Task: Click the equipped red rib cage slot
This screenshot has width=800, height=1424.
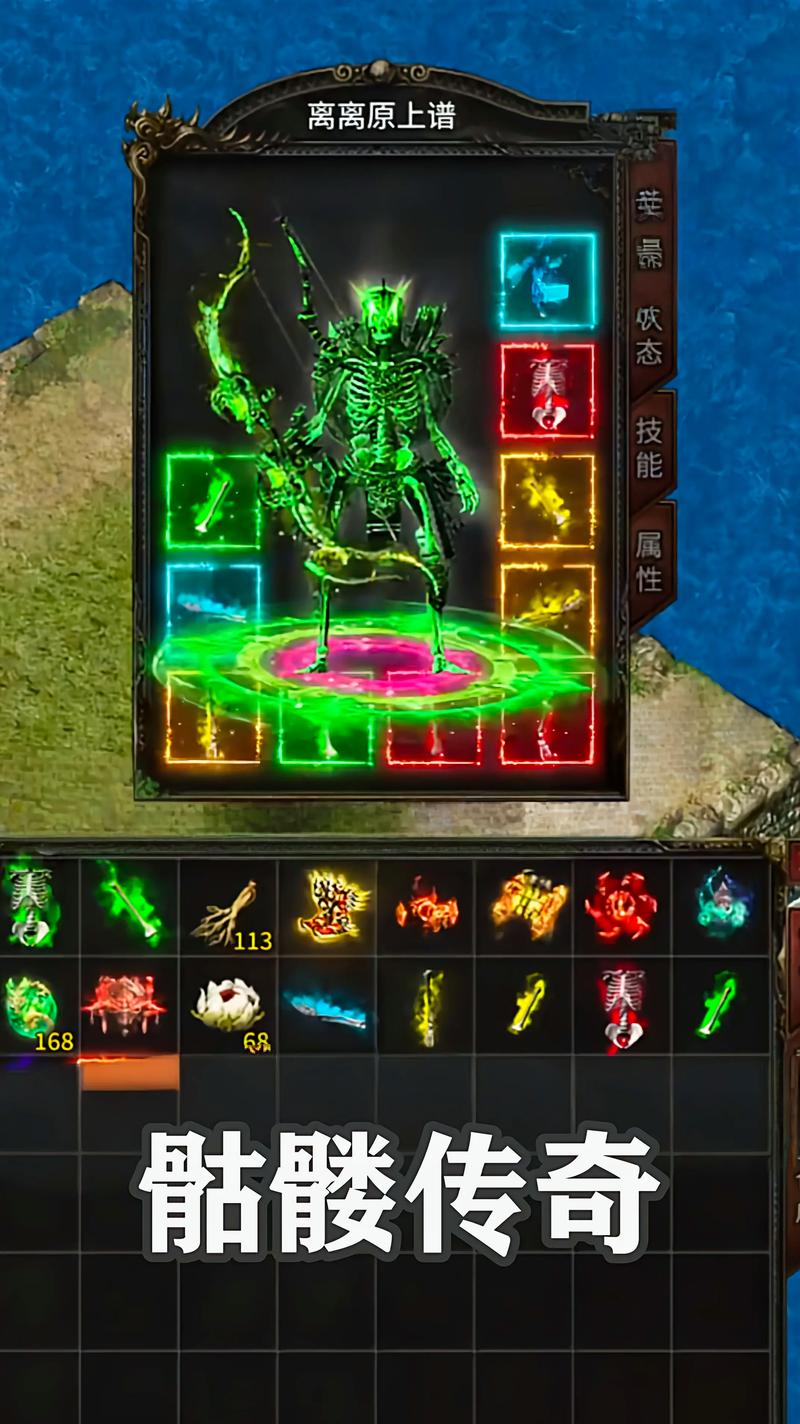Action: [x=547, y=391]
